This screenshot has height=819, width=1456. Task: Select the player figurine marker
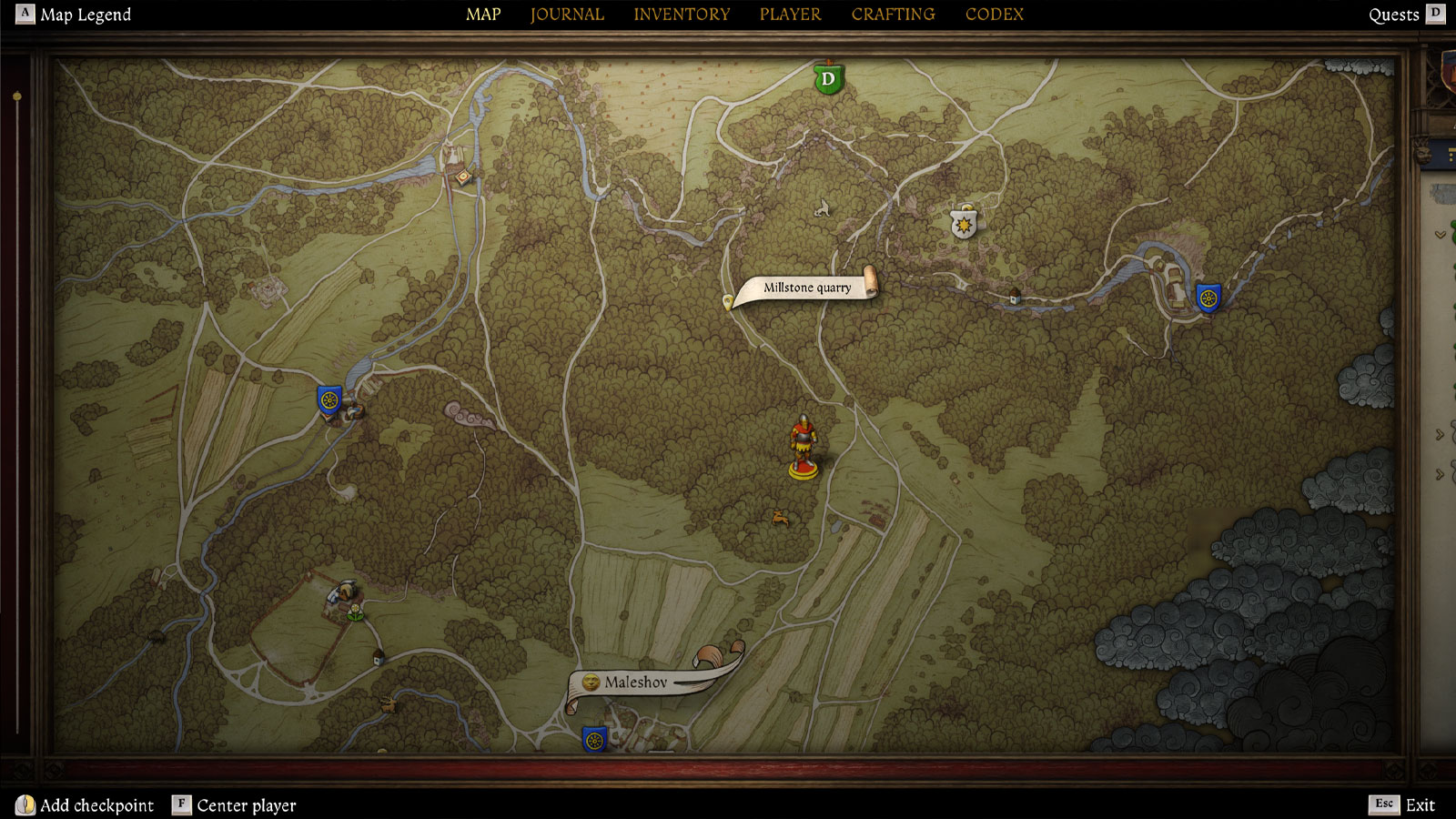click(803, 448)
